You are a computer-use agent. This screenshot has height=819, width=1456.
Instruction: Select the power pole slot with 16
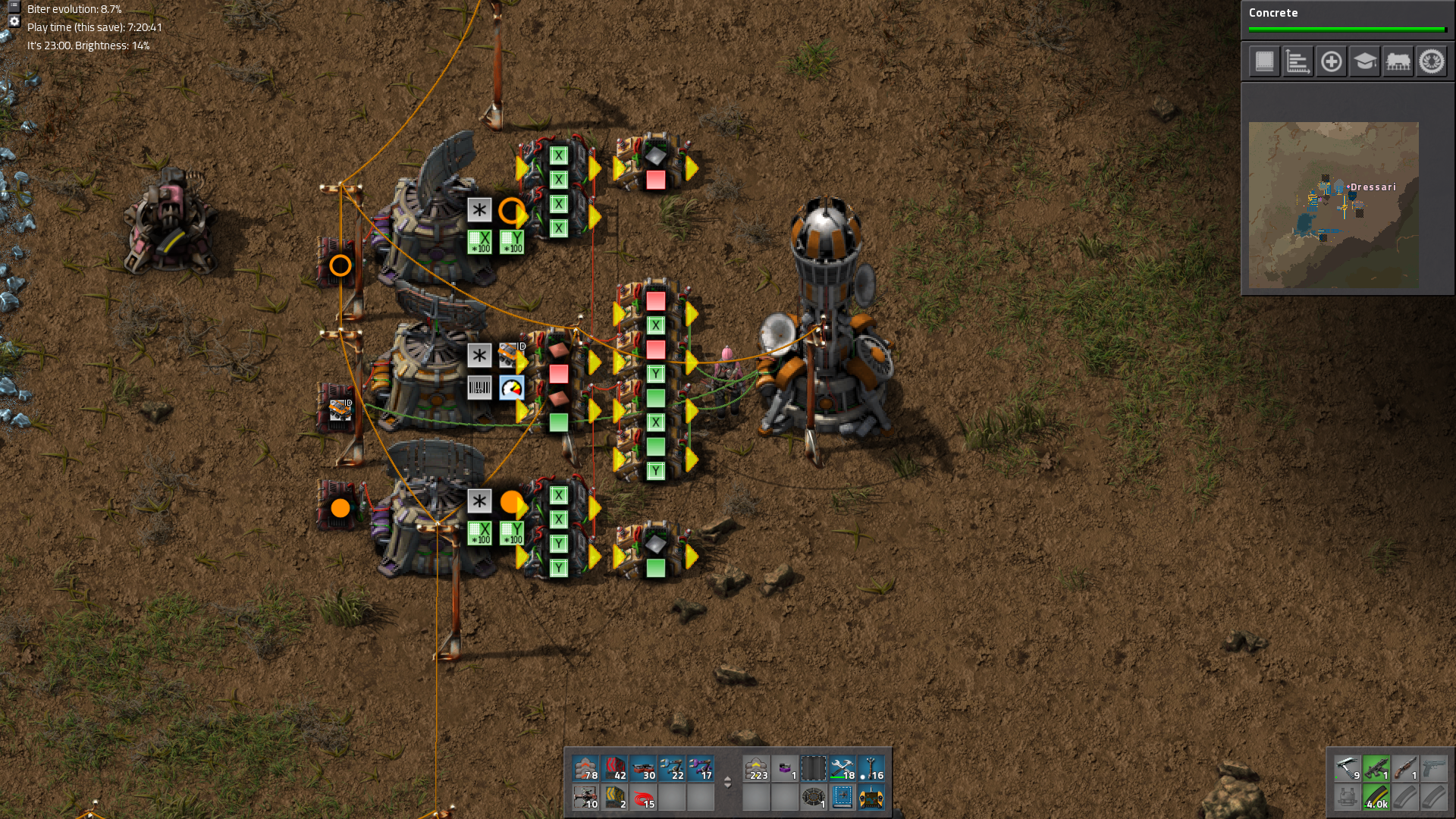click(x=871, y=768)
